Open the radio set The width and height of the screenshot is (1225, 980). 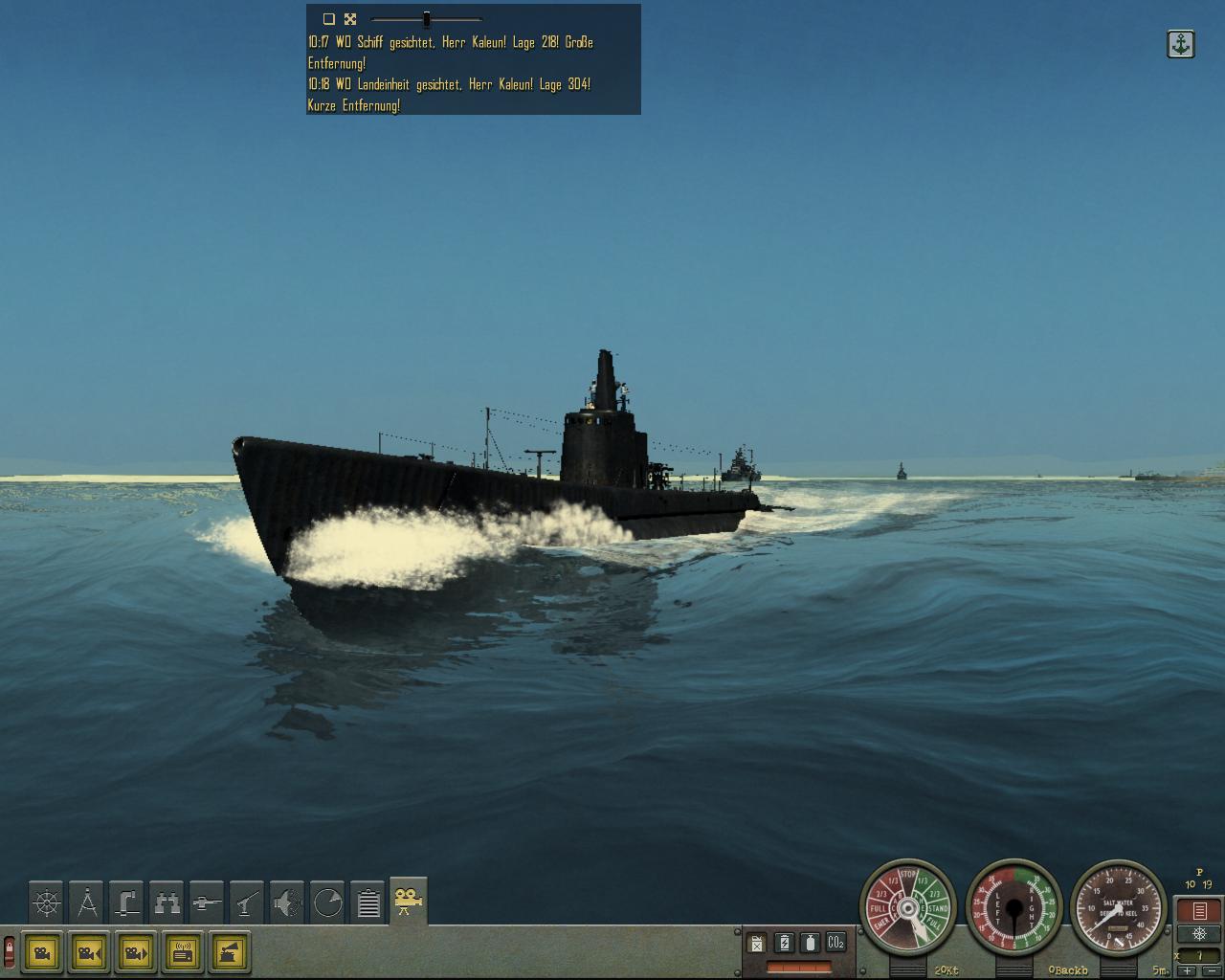183,953
